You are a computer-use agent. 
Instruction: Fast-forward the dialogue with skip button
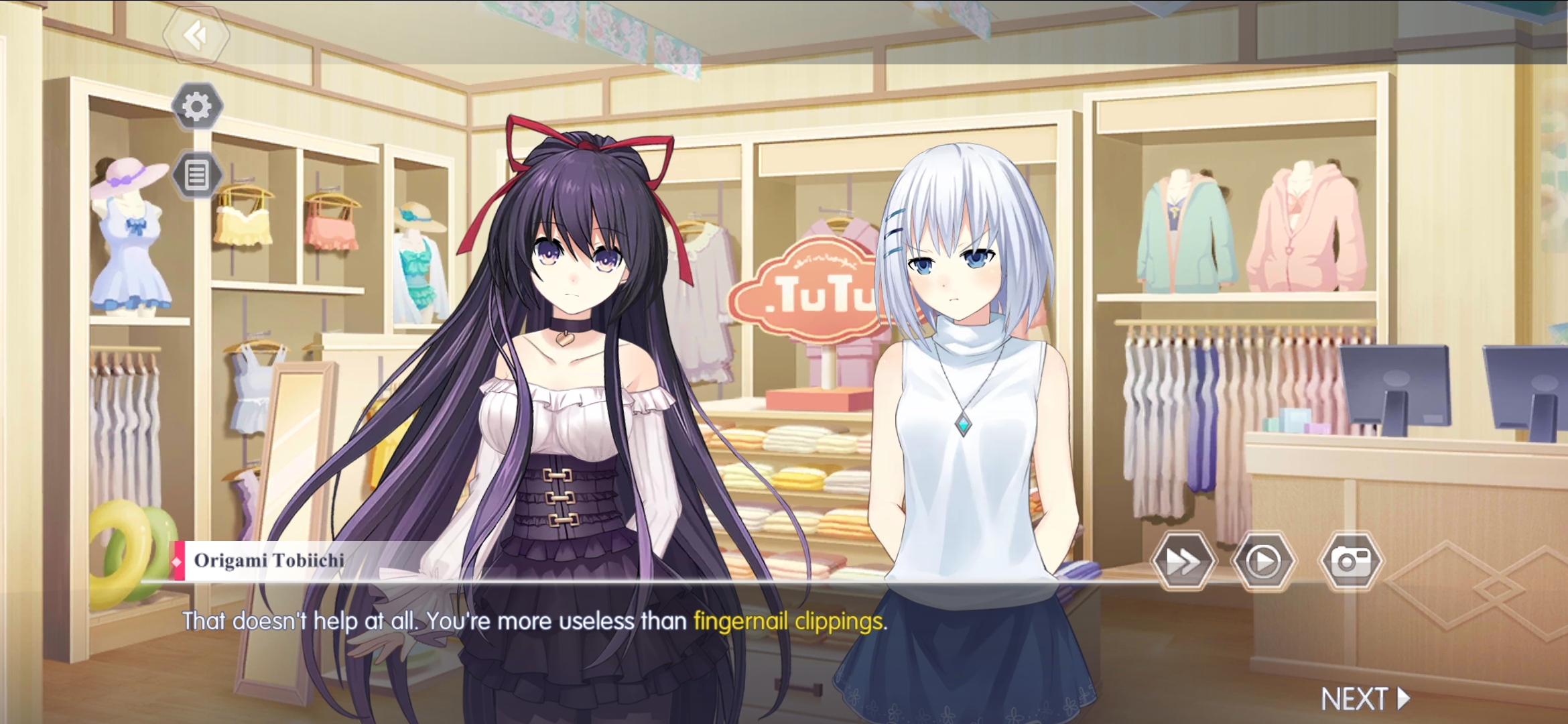[x=1183, y=562]
